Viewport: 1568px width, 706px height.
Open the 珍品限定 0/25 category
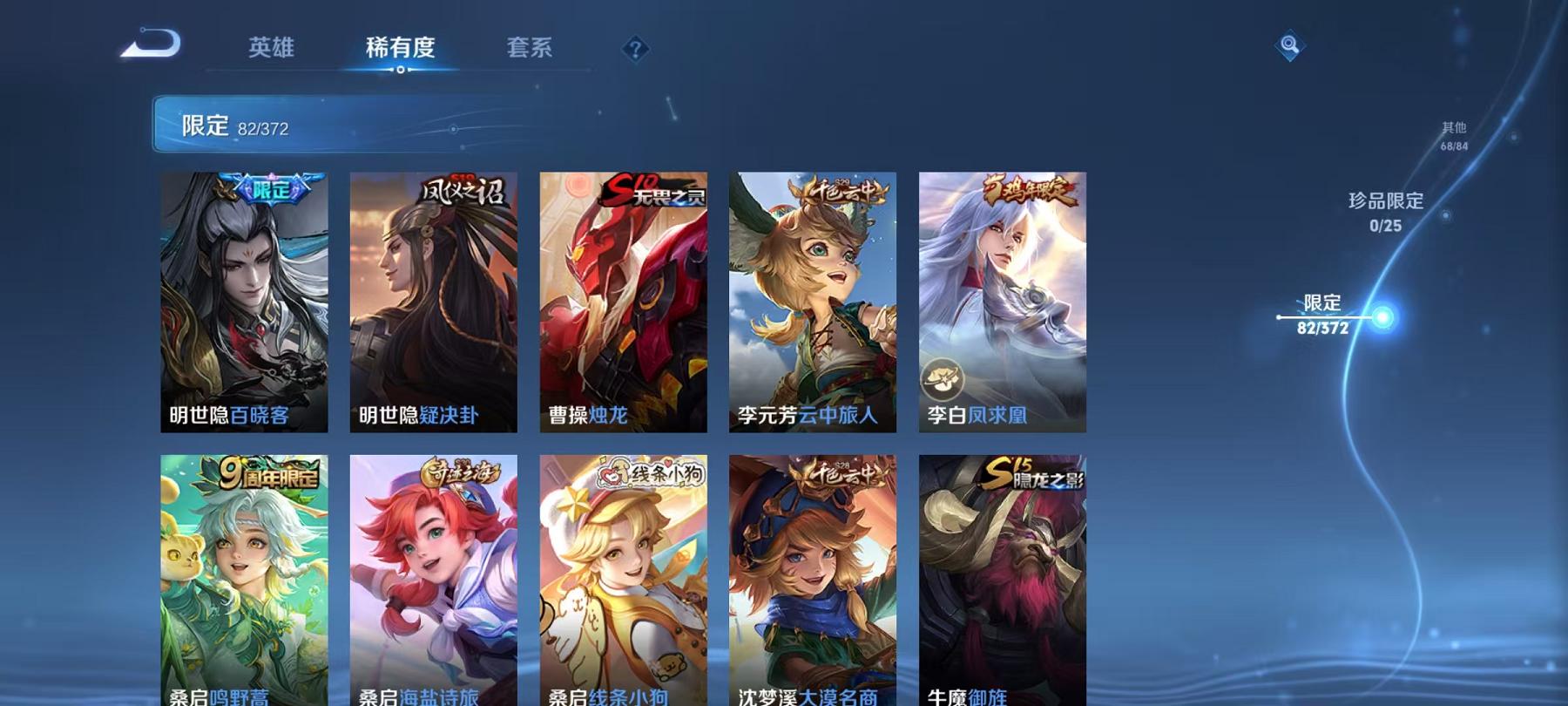coord(1385,209)
